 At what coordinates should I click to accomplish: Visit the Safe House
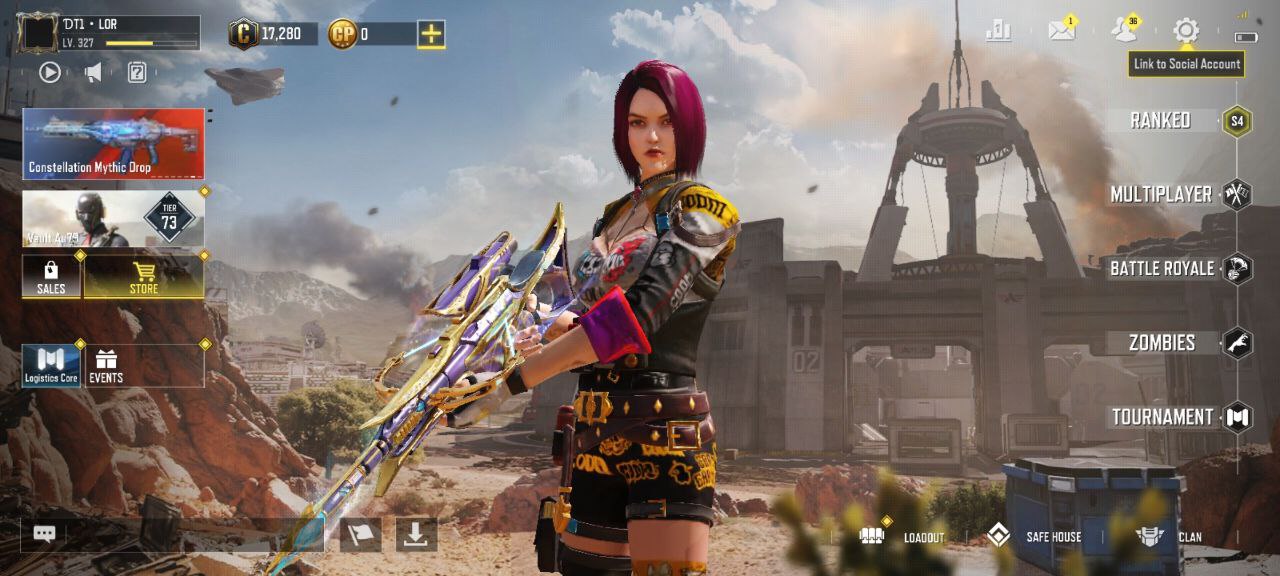click(1035, 536)
